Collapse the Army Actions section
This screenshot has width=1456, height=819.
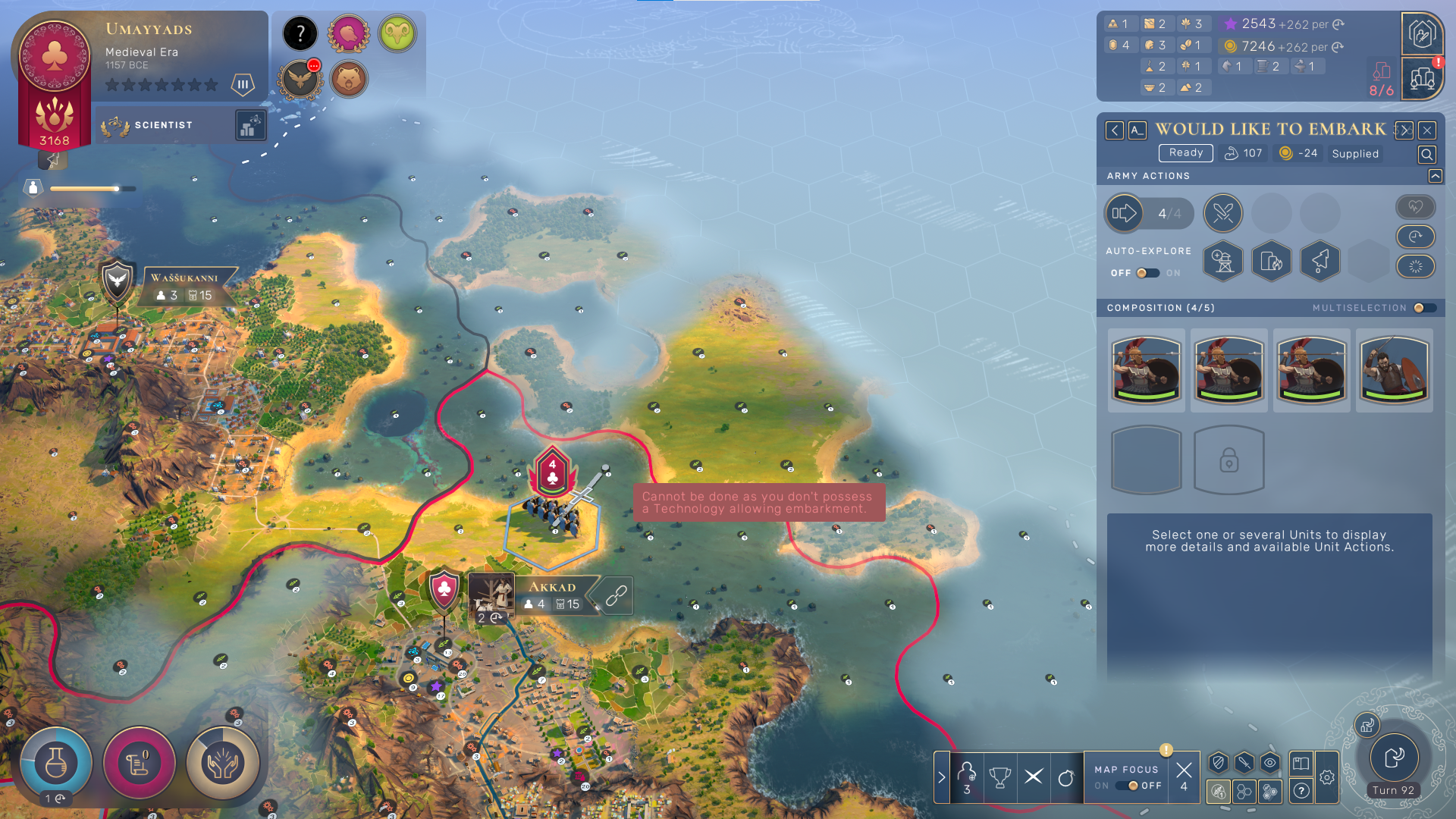[1435, 176]
